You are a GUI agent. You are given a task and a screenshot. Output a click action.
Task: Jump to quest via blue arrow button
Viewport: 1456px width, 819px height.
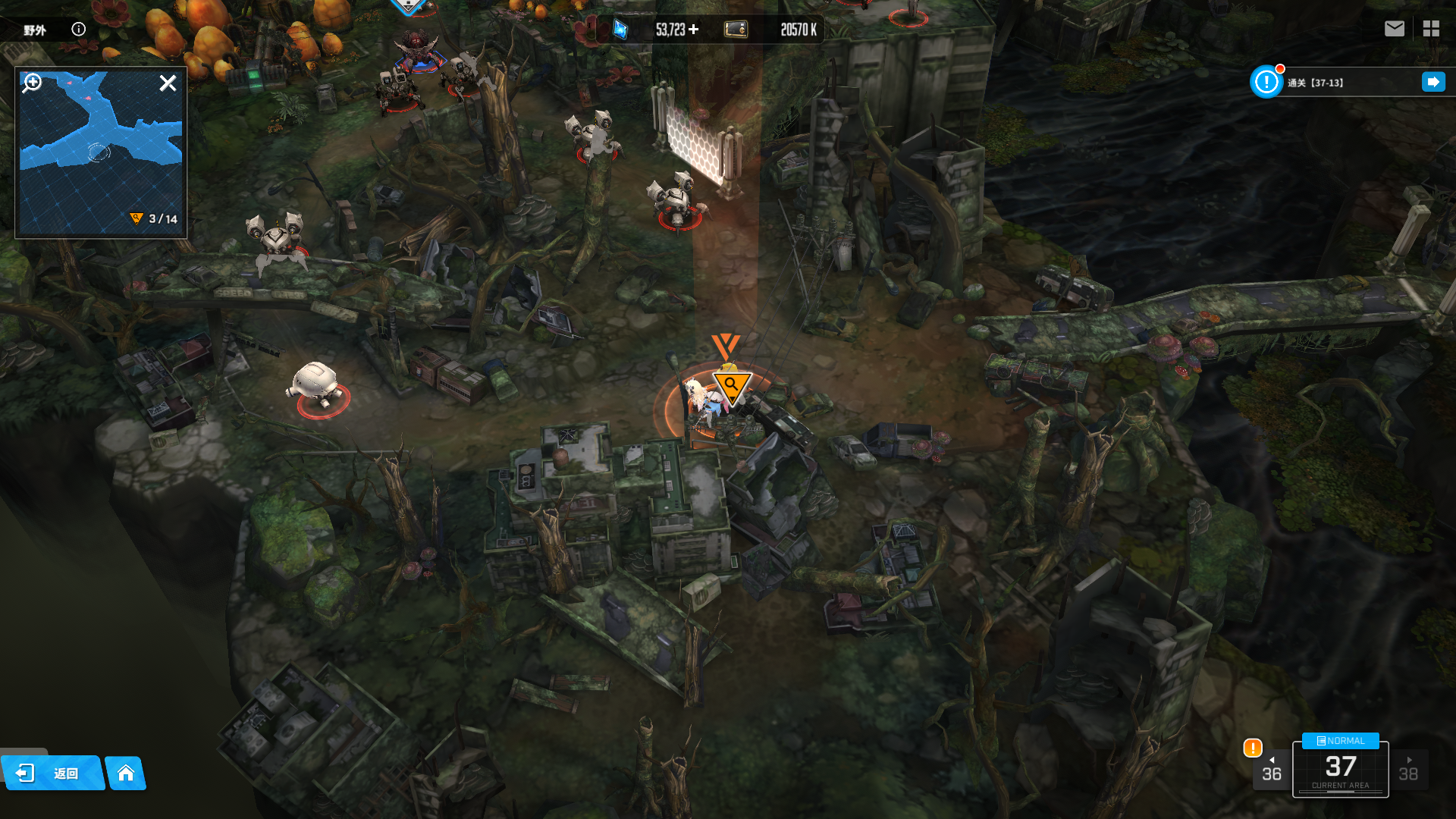coord(1433,82)
